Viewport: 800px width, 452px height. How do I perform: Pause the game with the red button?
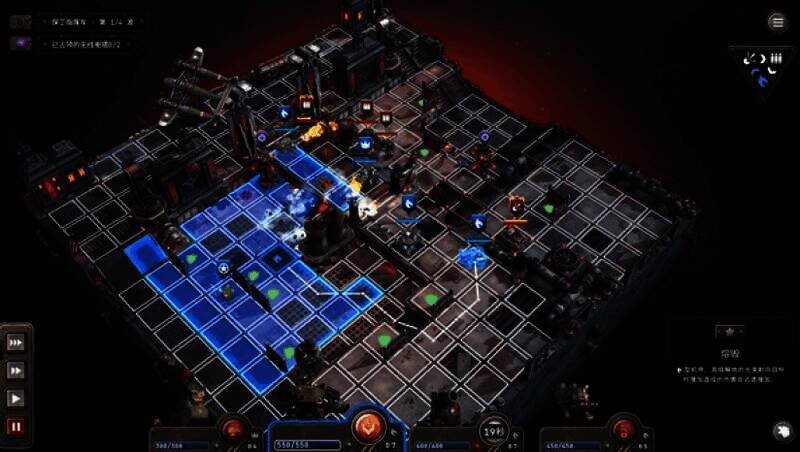pos(16,426)
